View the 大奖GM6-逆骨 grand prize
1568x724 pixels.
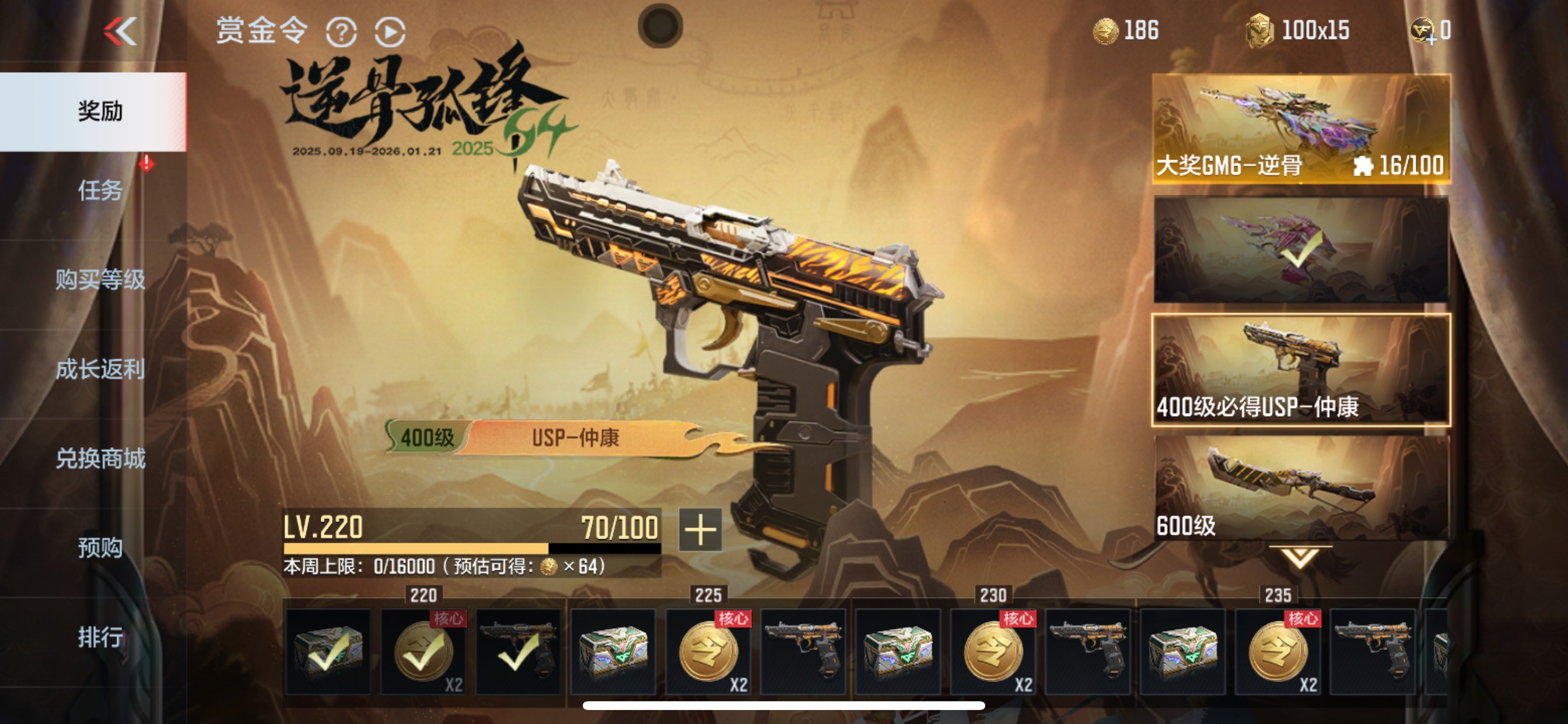1301,129
